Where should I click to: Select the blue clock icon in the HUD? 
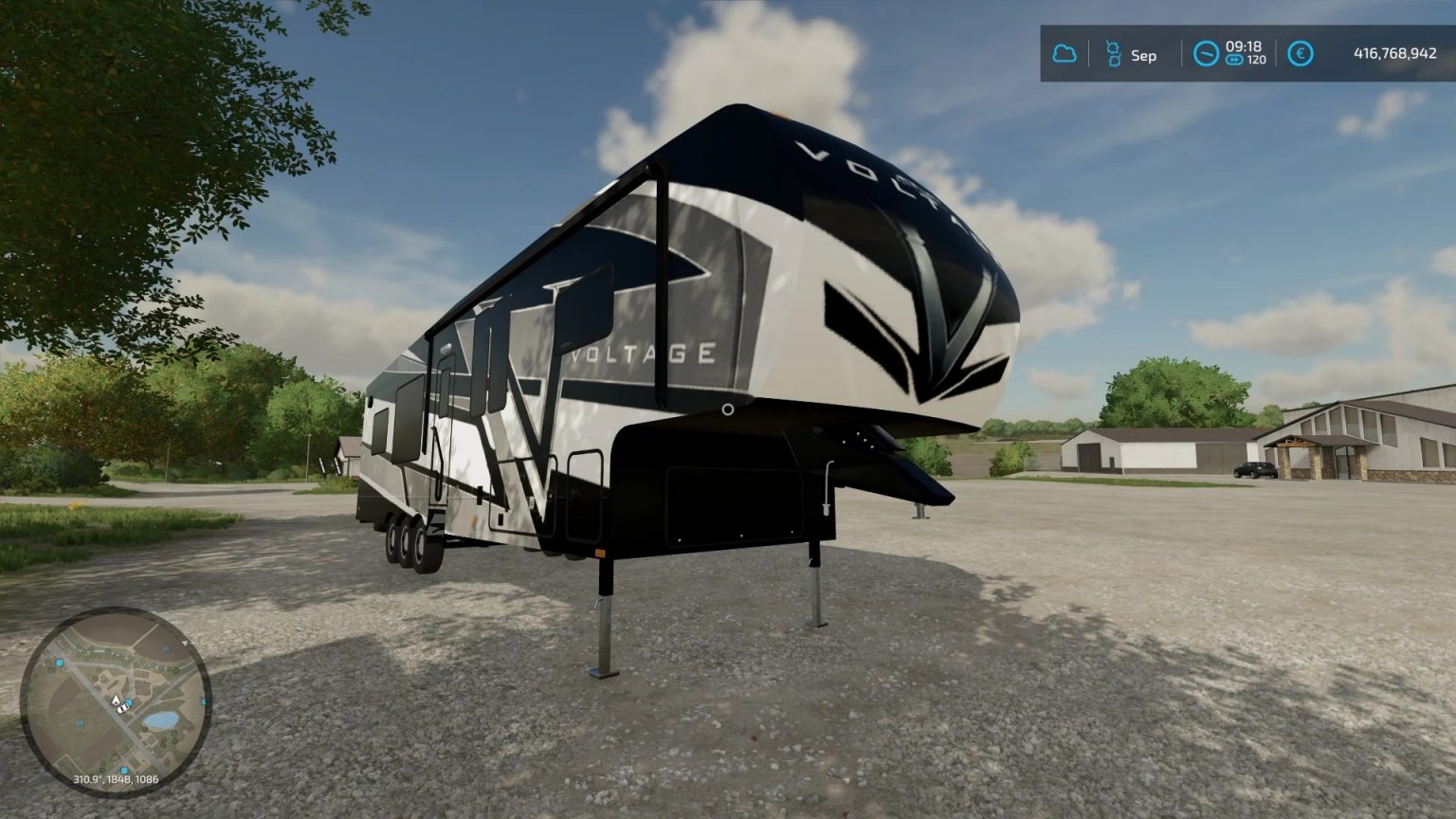[1206, 54]
